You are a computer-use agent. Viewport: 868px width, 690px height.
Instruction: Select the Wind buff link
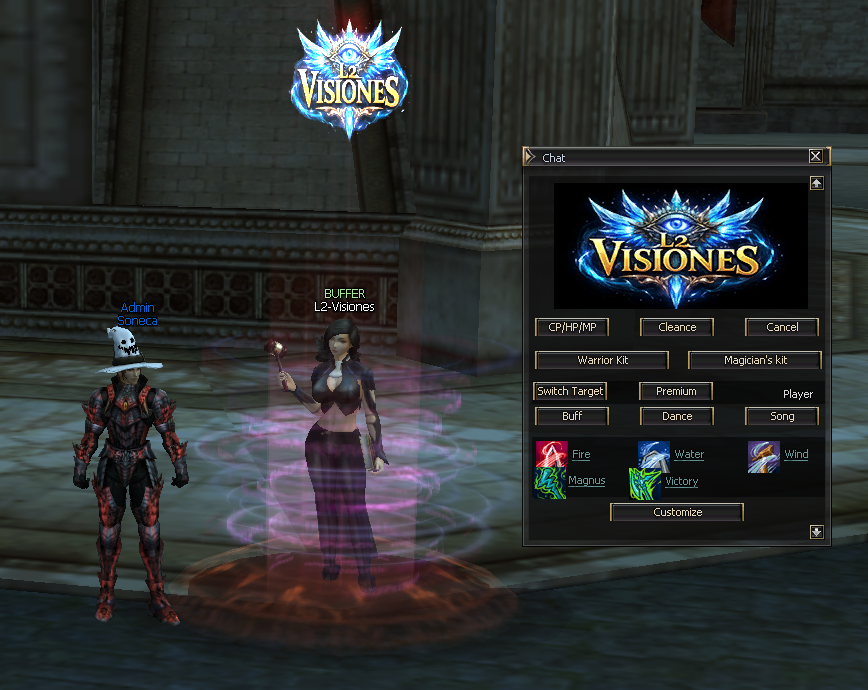(796, 455)
